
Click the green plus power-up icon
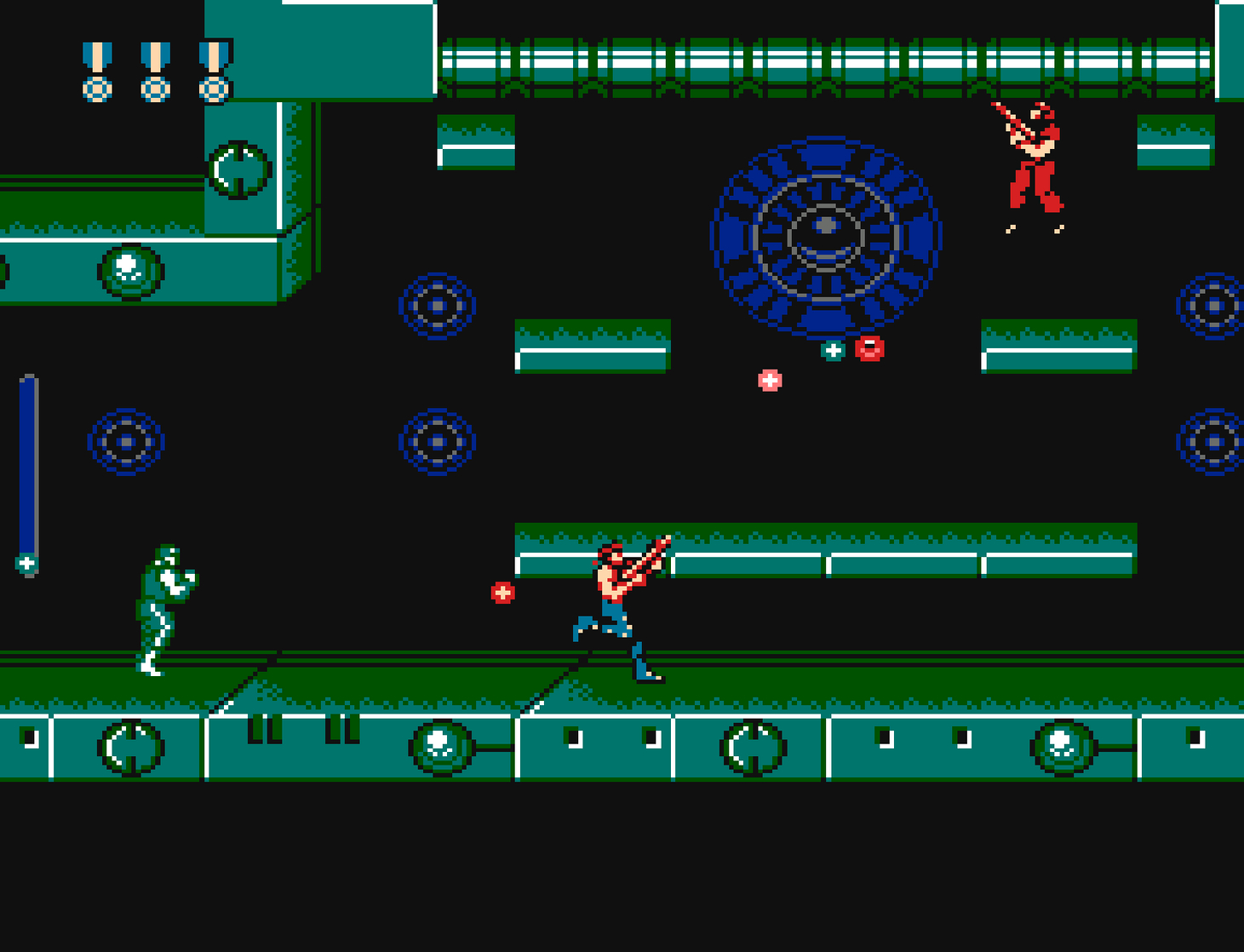click(x=831, y=348)
